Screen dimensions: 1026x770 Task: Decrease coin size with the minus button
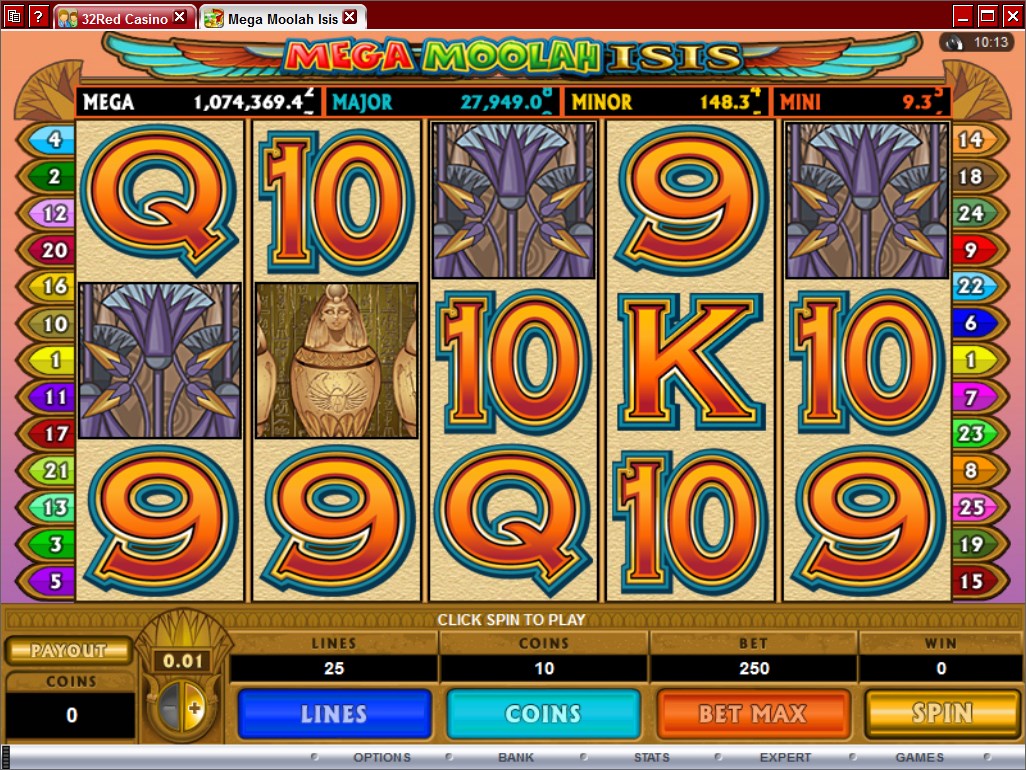(170, 710)
